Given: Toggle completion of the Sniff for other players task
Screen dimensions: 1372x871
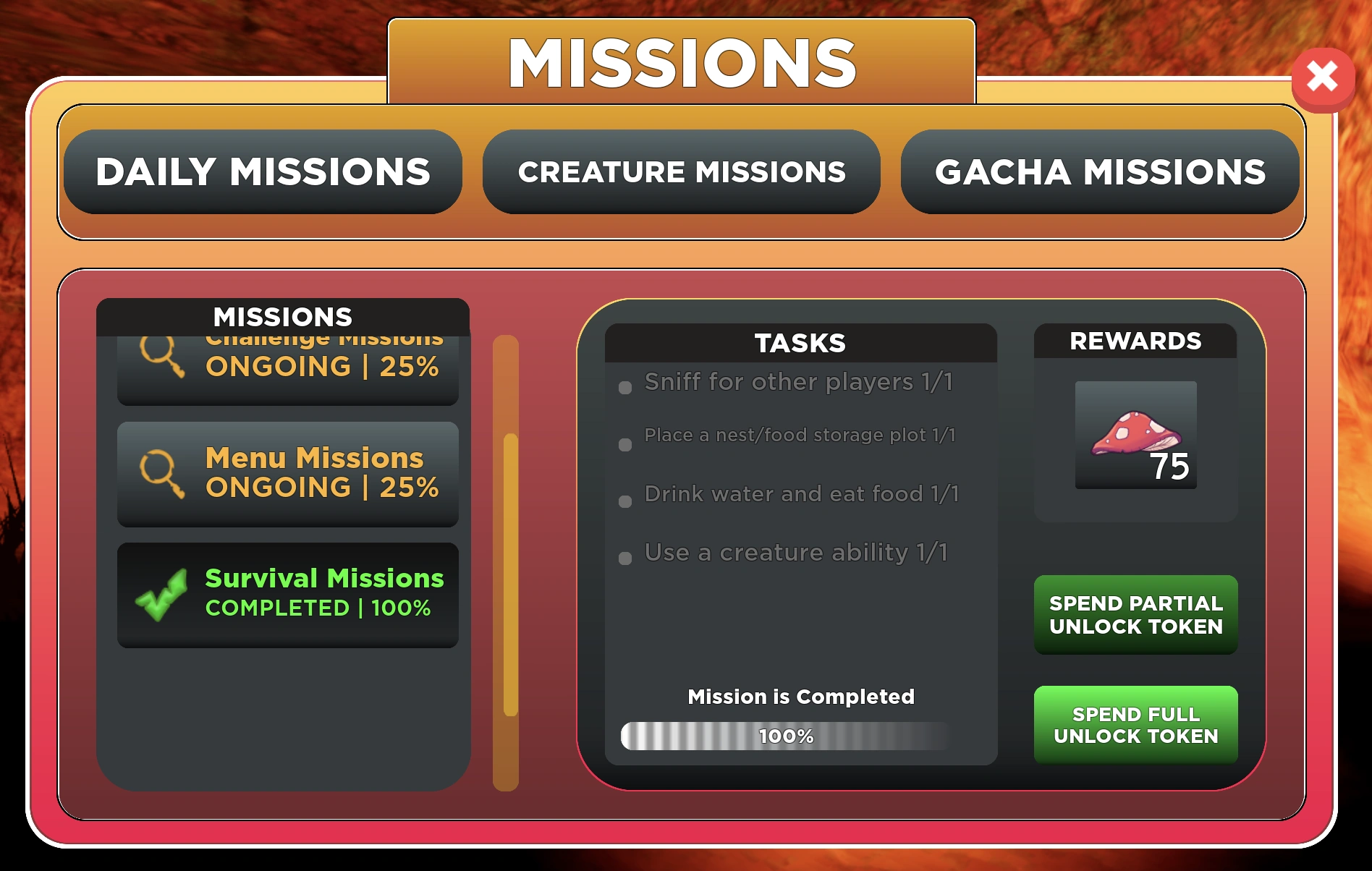Looking at the screenshot, I should pos(624,388).
